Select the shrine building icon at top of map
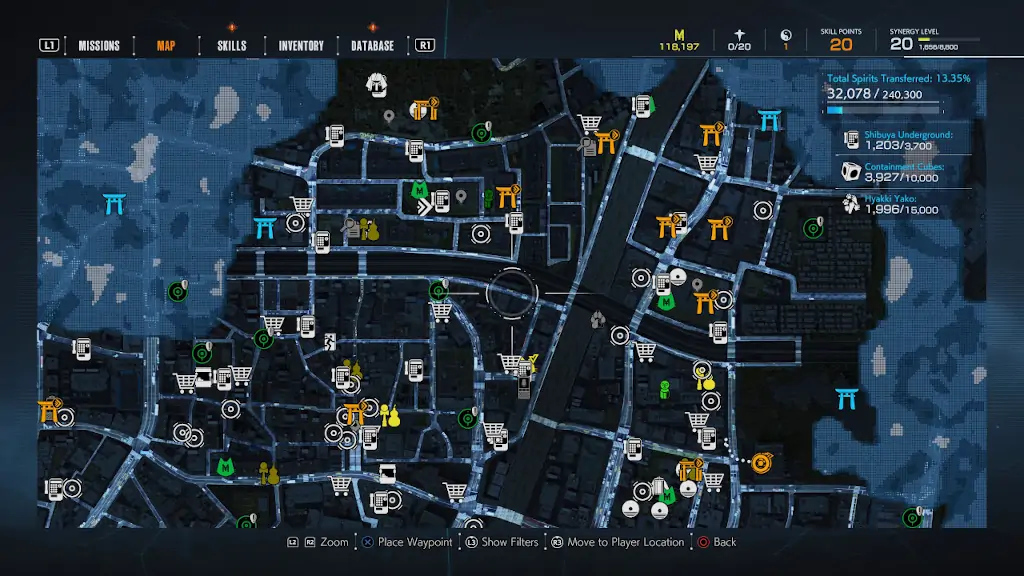1024x576 pixels. coord(377,83)
